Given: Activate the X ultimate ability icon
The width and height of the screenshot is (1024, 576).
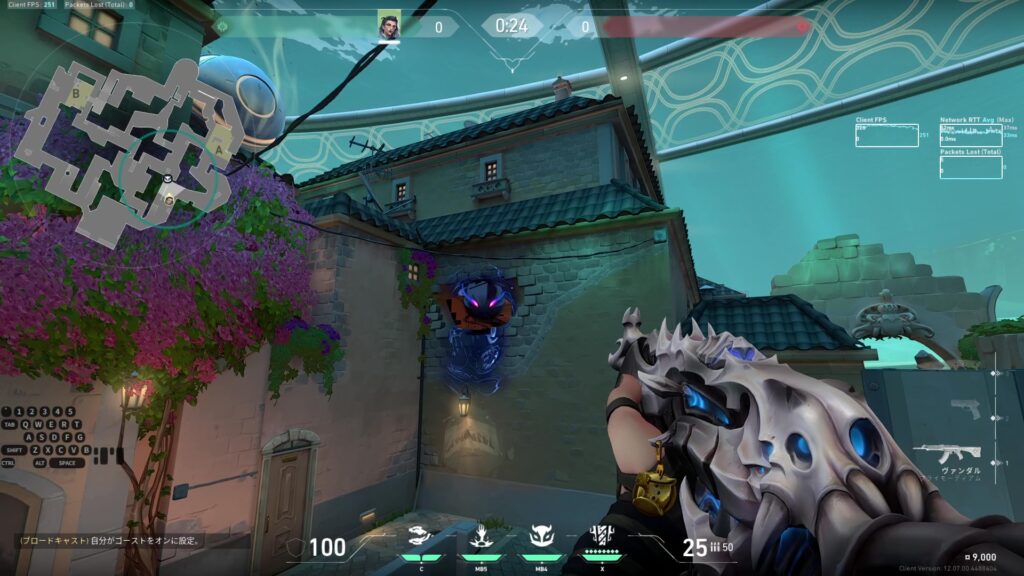Looking at the screenshot, I should click(x=602, y=536).
